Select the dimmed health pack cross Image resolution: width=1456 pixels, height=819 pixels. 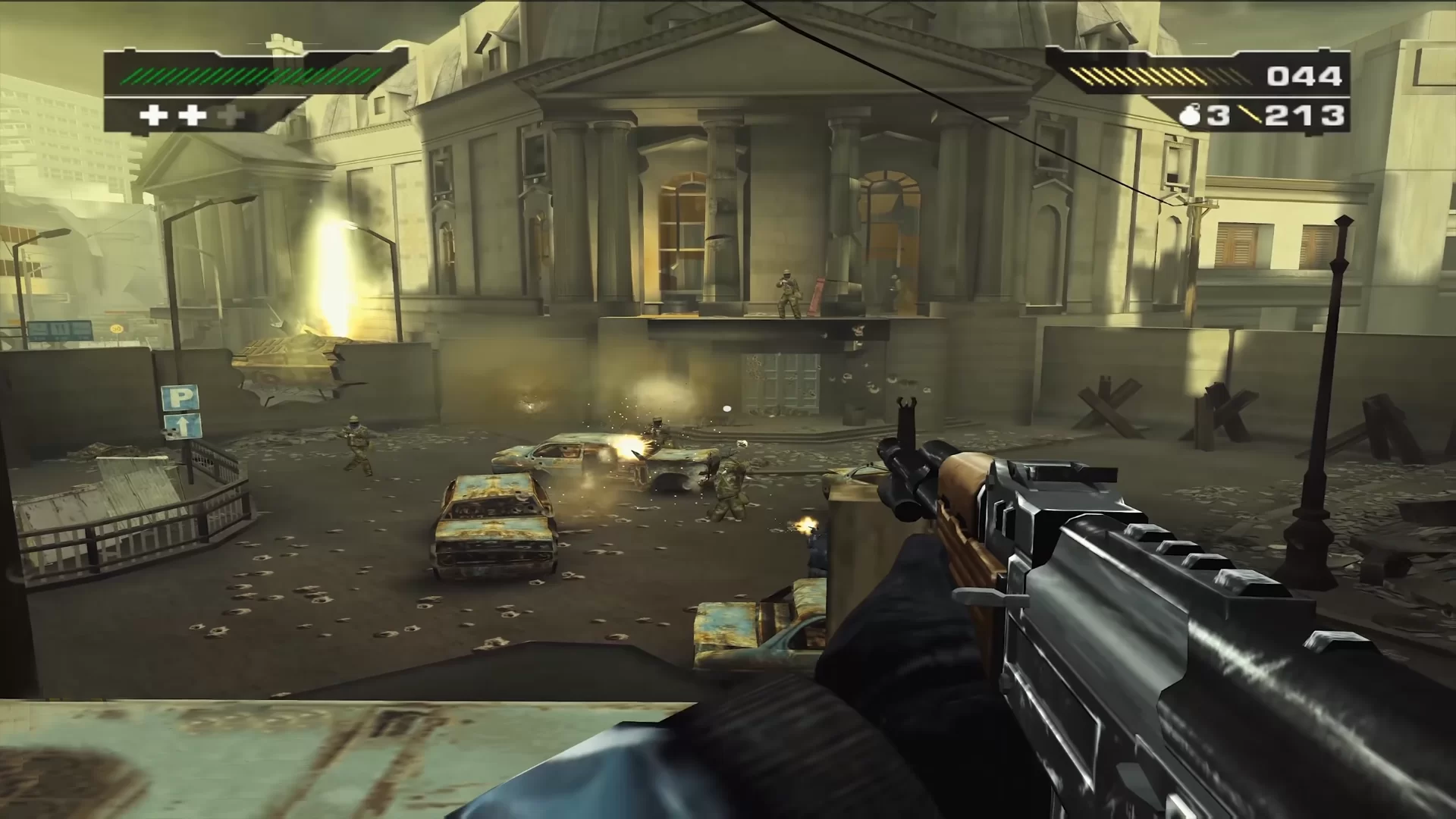pos(231,115)
